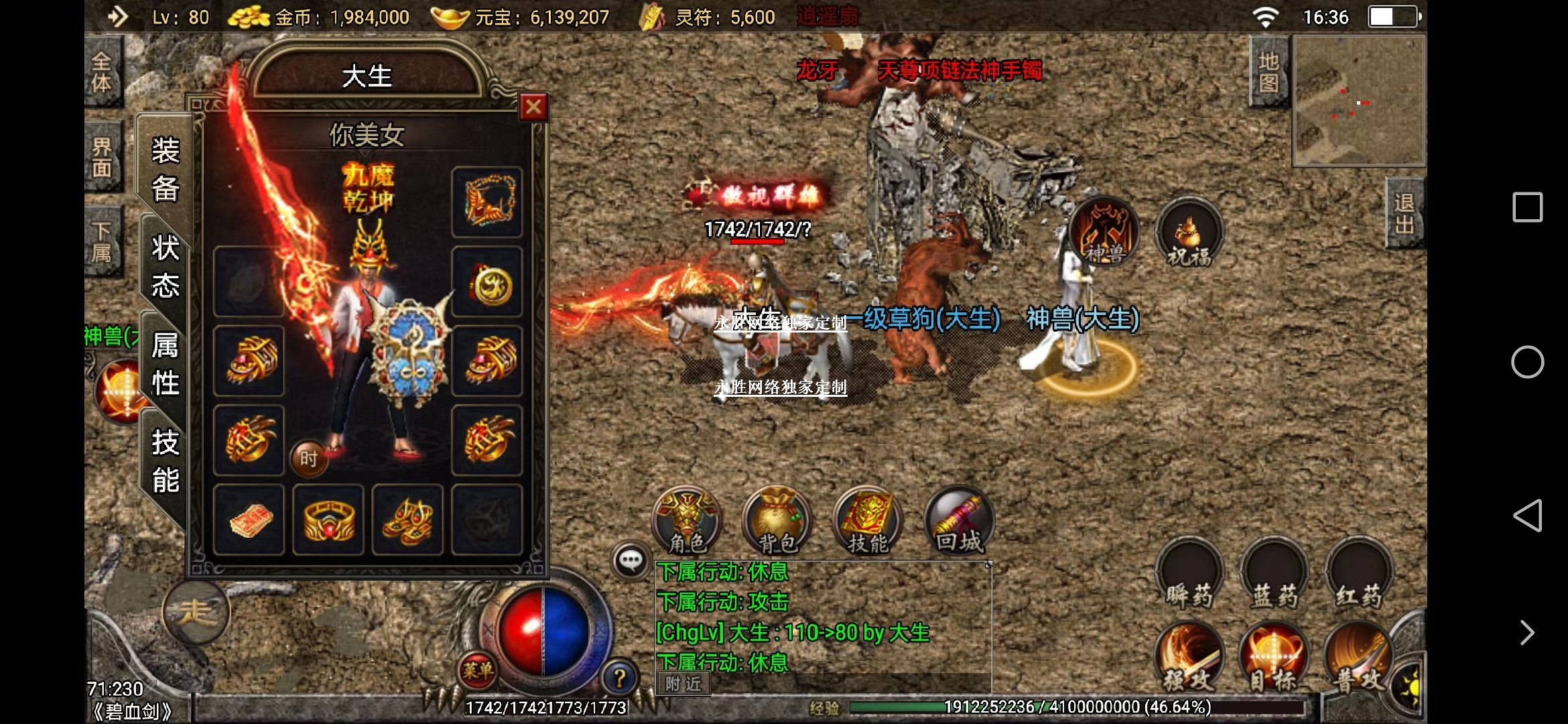This screenshot has height=724, width=1568.
Task: Switch to the 状态 status tab
Action: pos(165,266)
